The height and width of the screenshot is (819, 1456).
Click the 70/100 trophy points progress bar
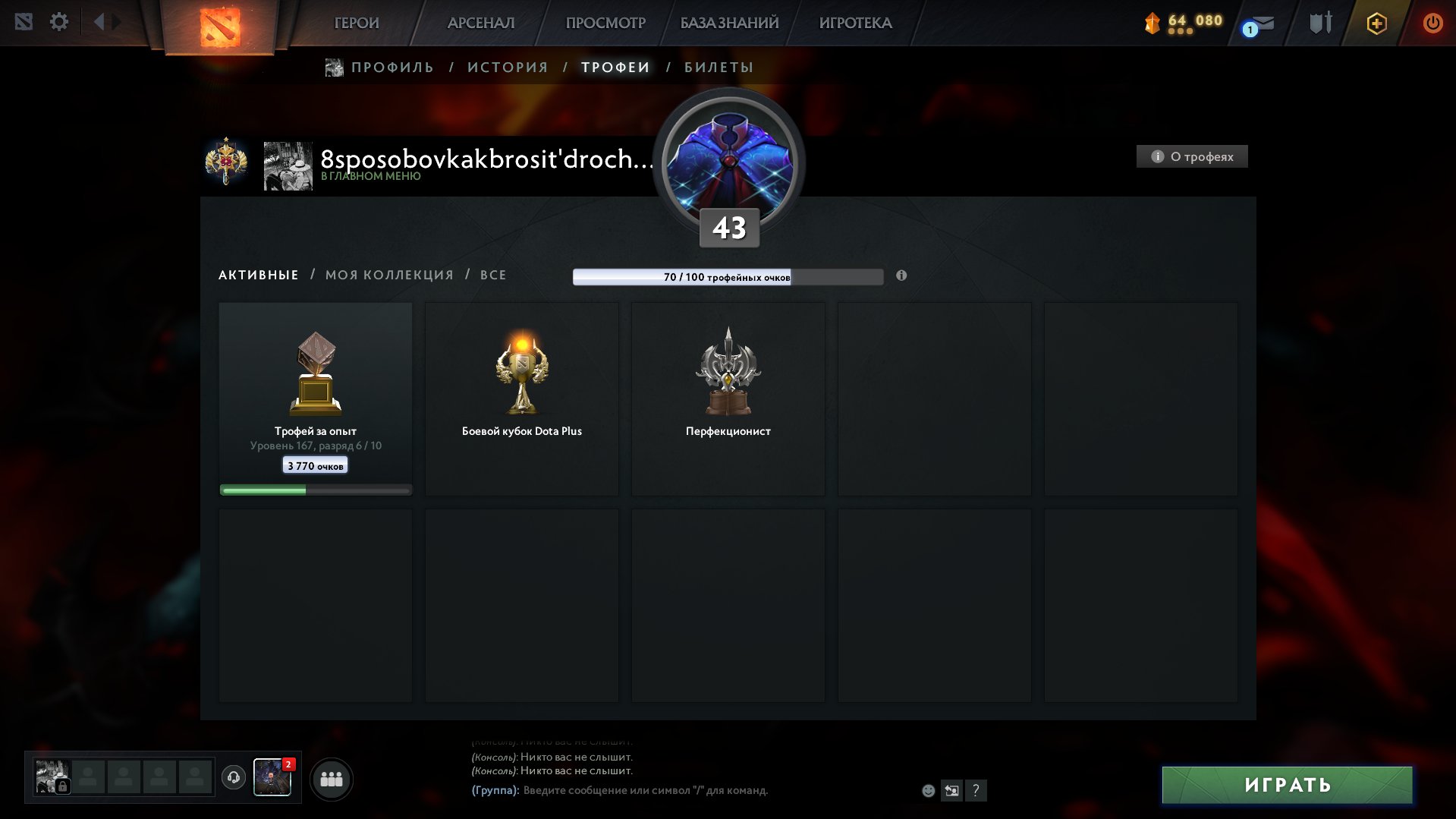728,277
